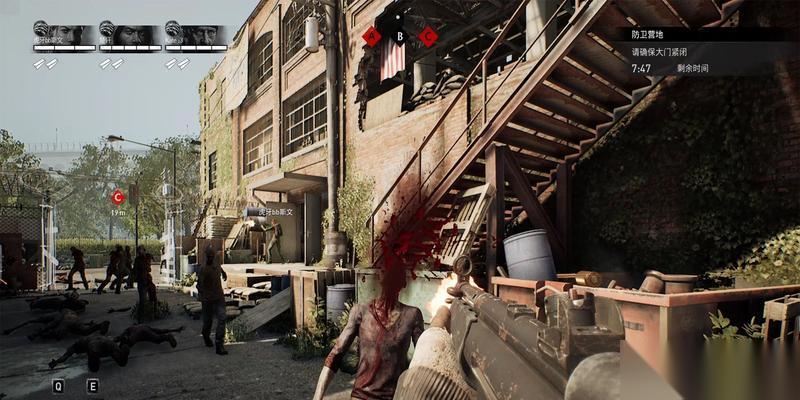Click the red A objective diamond
The image size is (800, 400).
(x=372, y=37)
